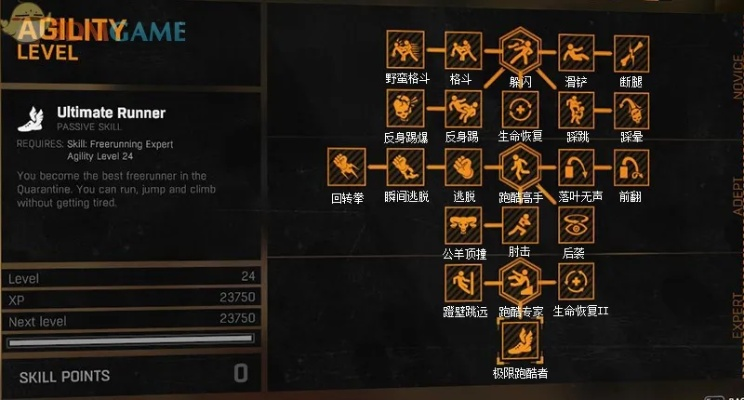Choose the 反身踢 skill icon

pyautogui.click(x=461, y=108)
